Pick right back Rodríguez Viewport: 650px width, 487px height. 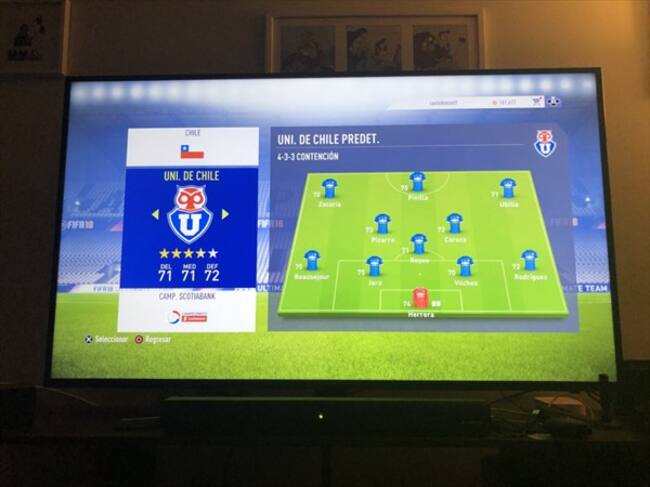pos(529,261)
